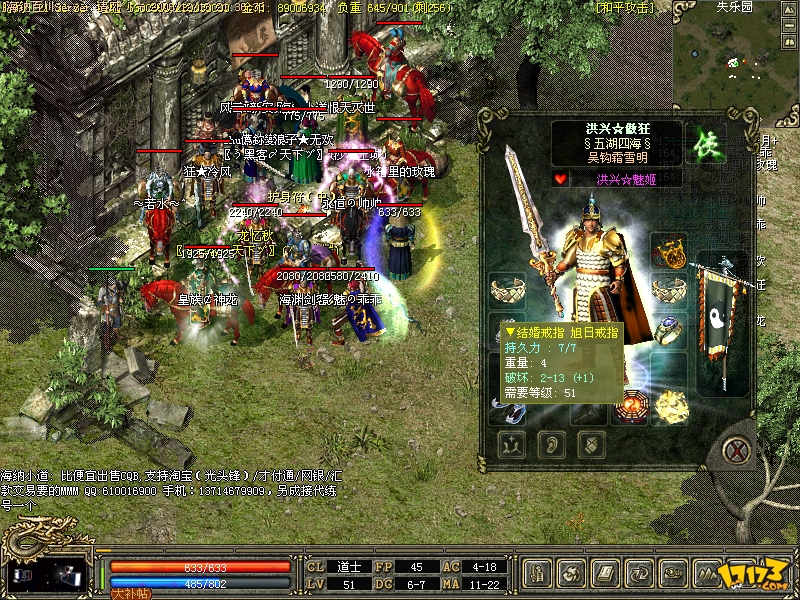800x600 pixels.
Task: Close the character equipment panel
Action: 737,449
